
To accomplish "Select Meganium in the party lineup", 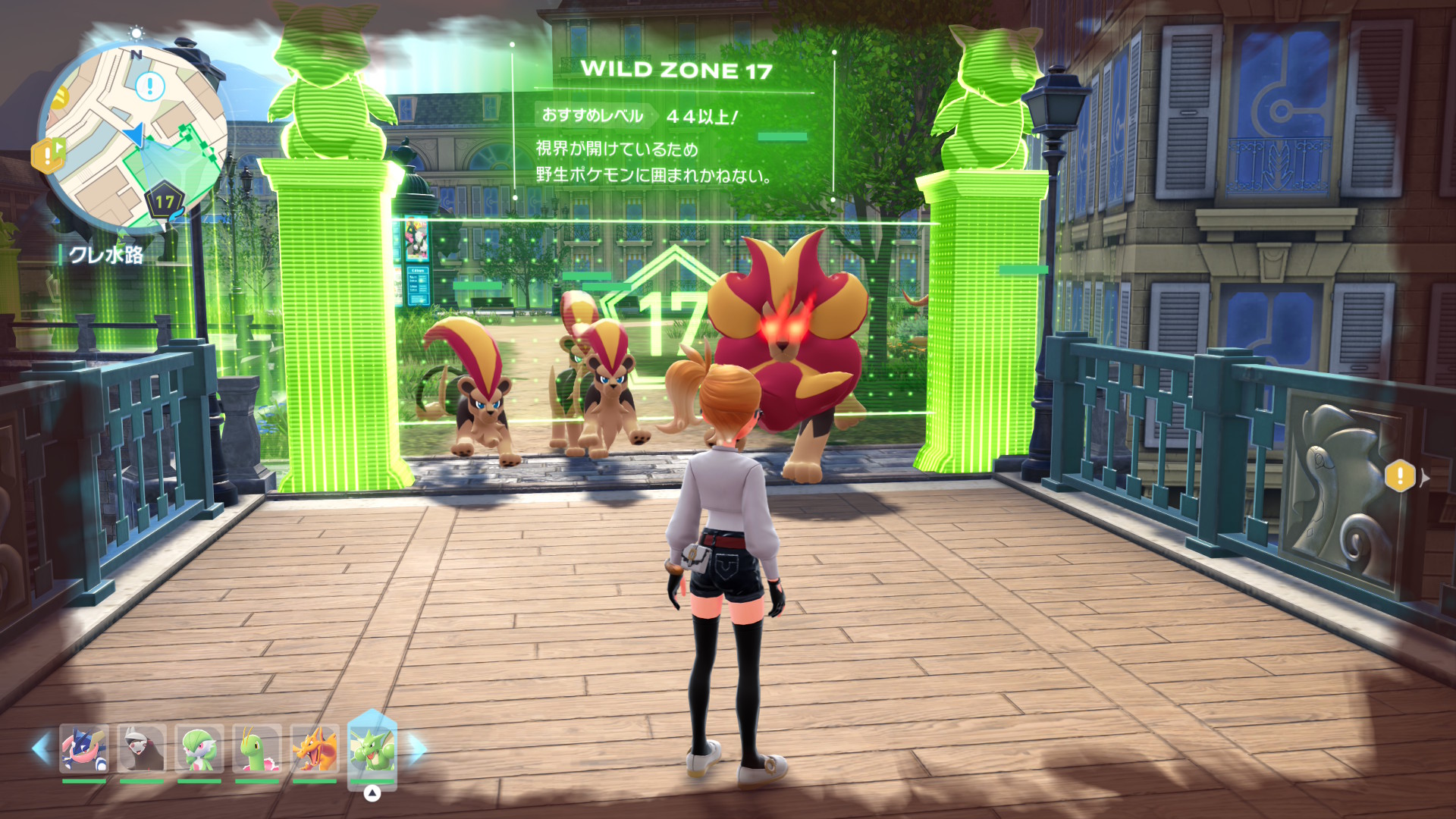I will [x=258, y=748].
